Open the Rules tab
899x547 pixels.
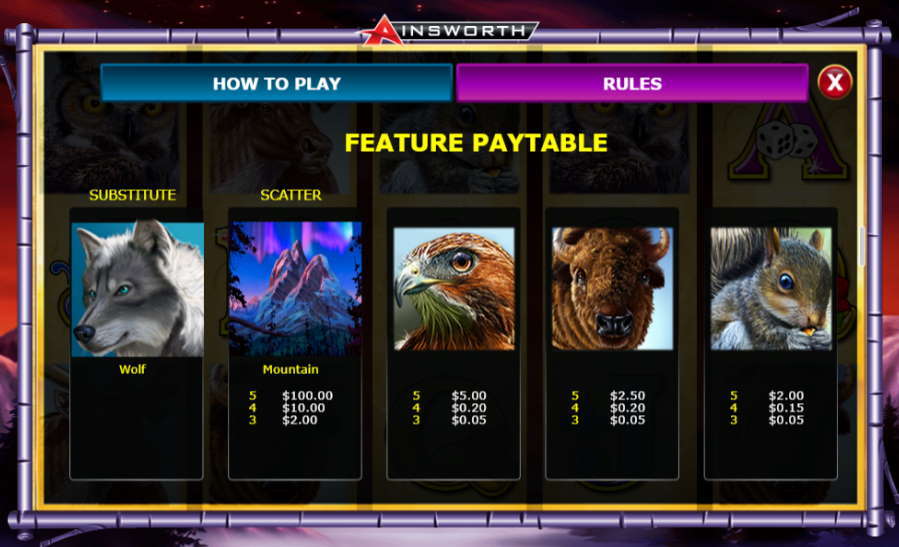click(632, 83)
